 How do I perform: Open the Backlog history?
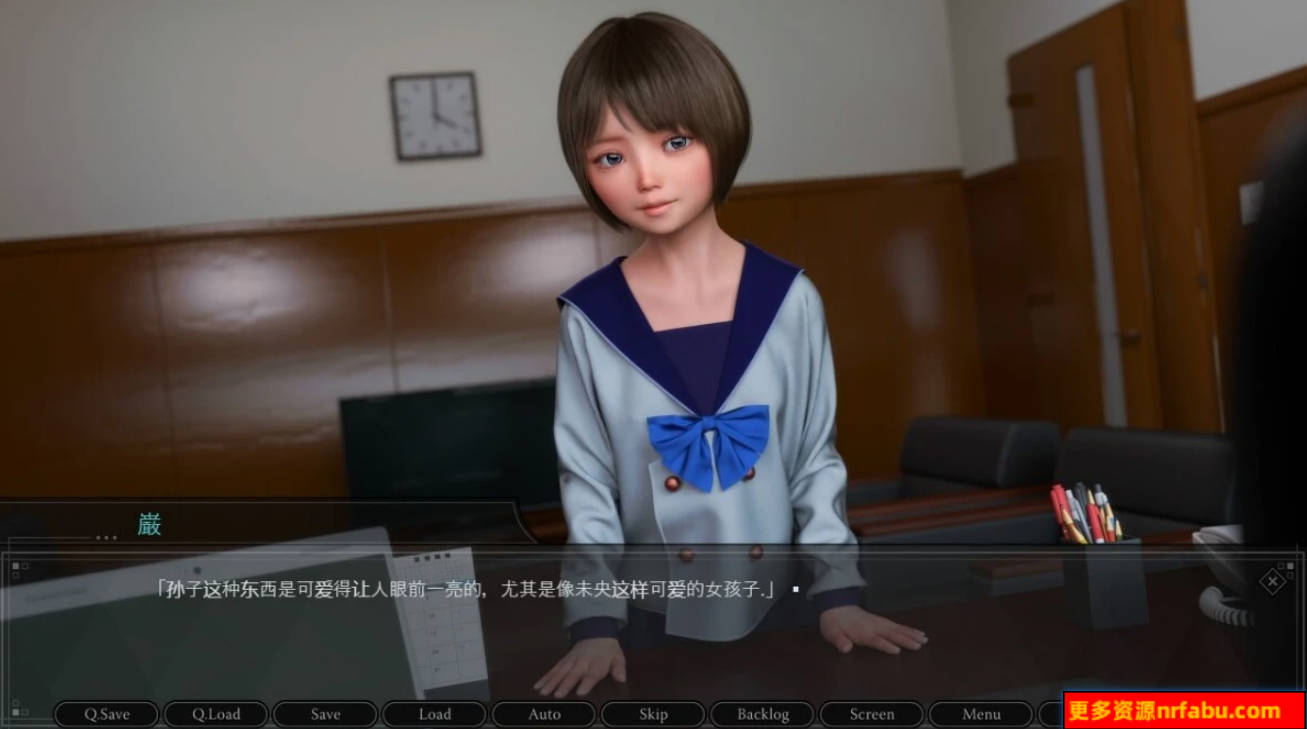[x=762, y=714]
